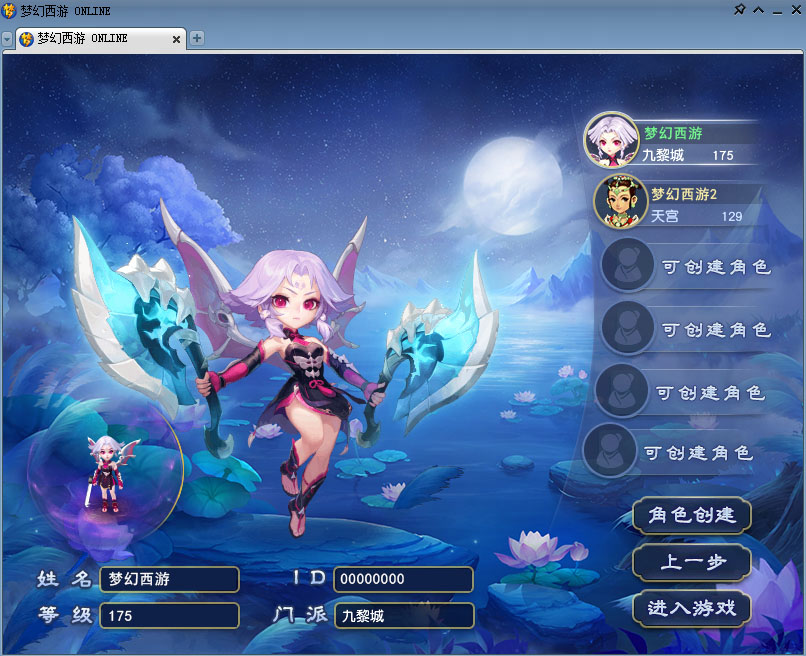Open a new tab with the plus button
Image resolution: width=806 pixels, height=656 pixels.
click(x=197, y=38)
